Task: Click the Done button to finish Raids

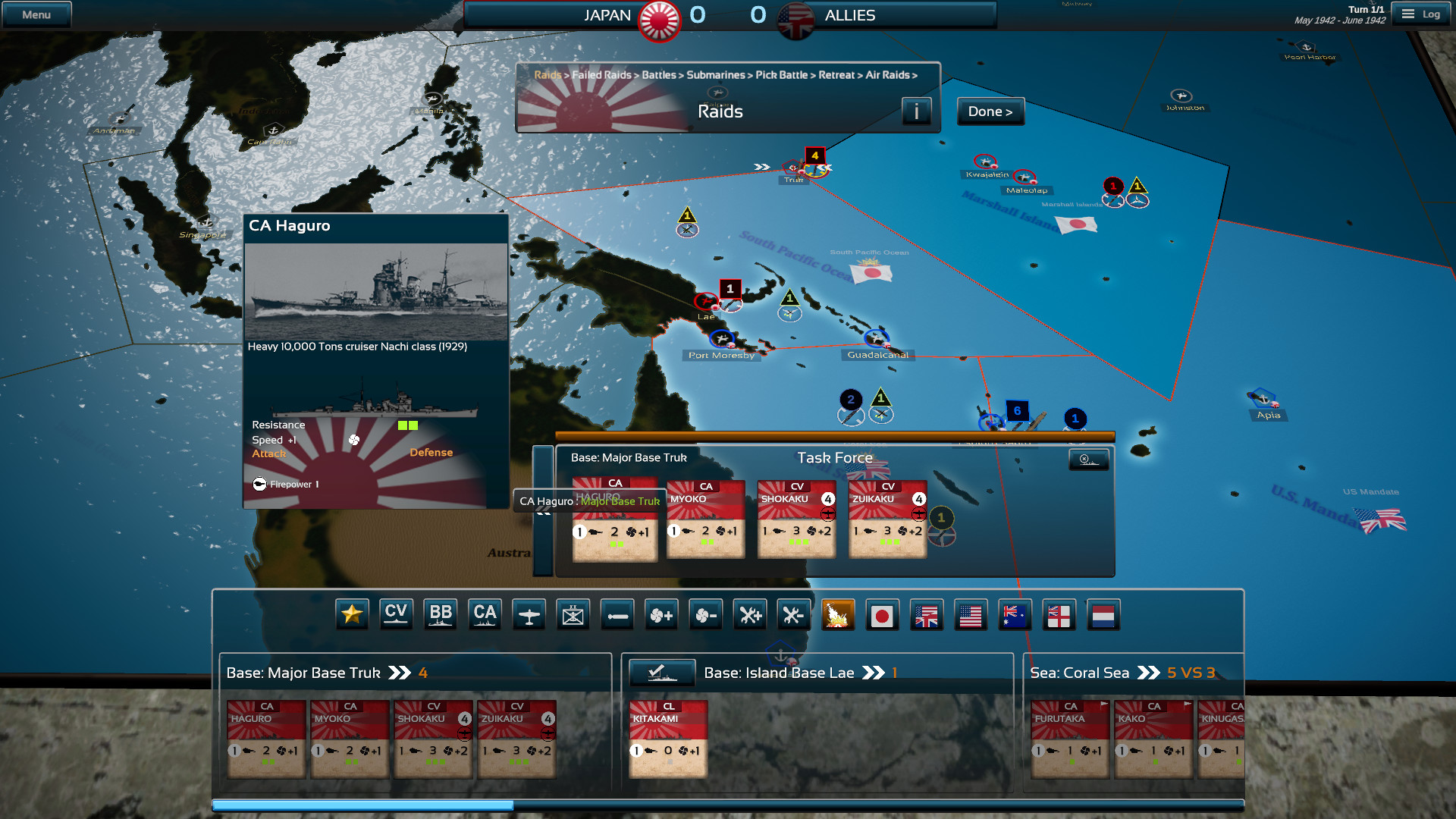Action: point(990,111)
